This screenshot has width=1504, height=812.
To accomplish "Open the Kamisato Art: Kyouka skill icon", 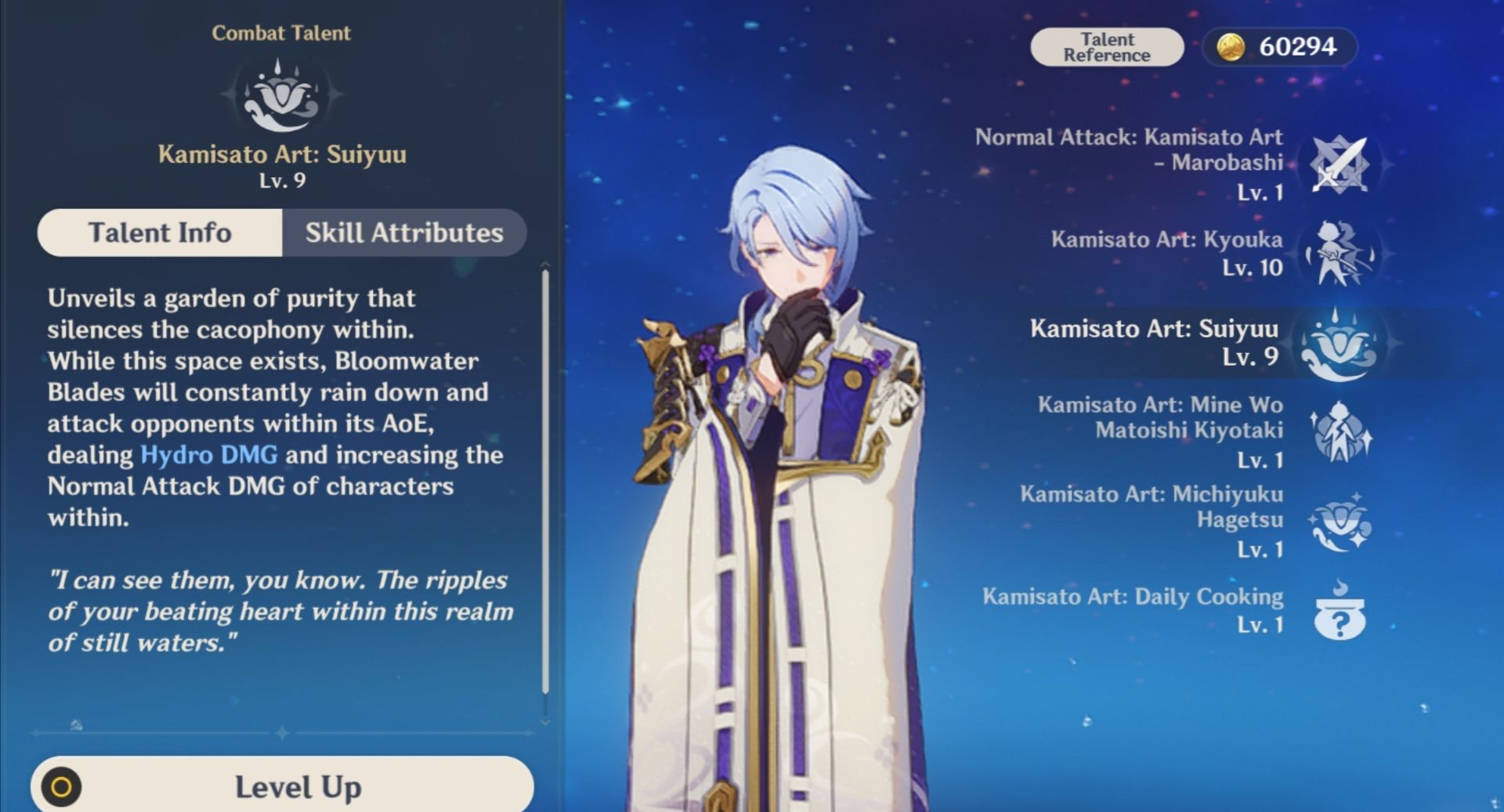I will coord(1339,254).
